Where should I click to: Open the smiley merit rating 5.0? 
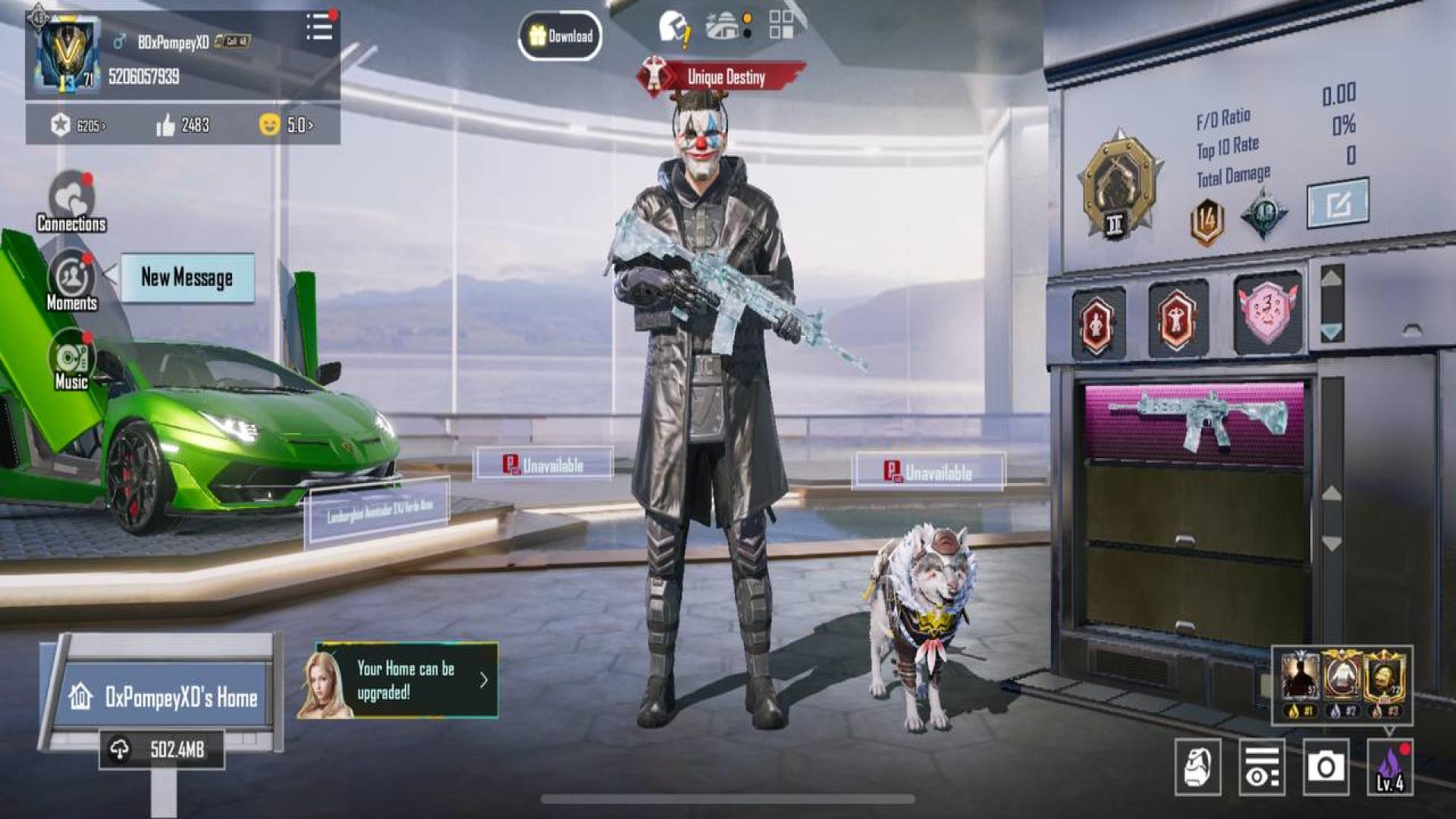pyautogui.click(x=287, y=124)
